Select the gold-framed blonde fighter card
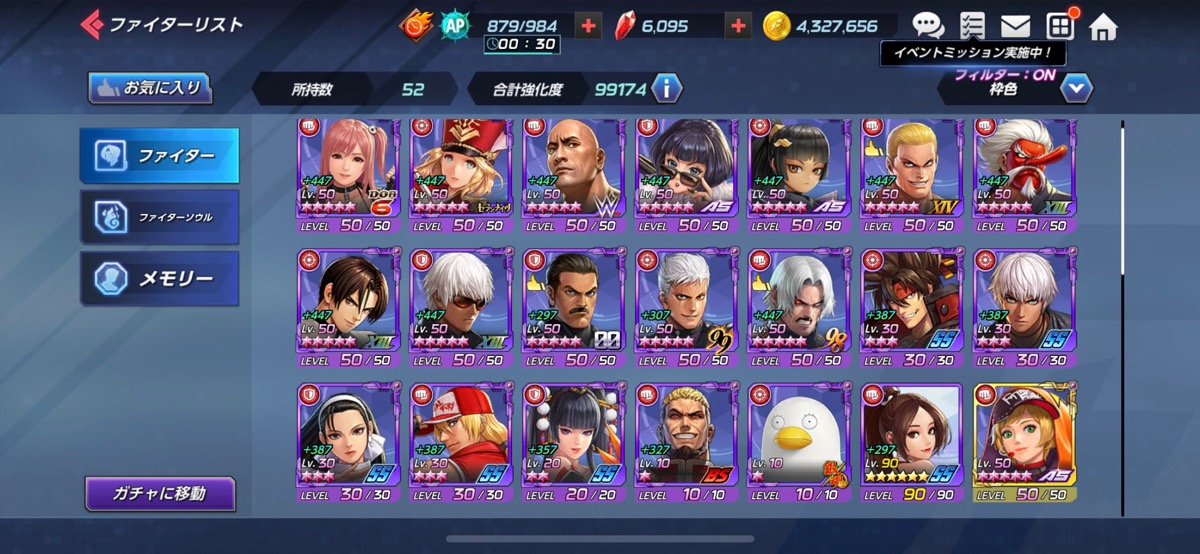The height and width of the screenshot is (554, 1200). pyautogui.click(x=1025, y=438)
